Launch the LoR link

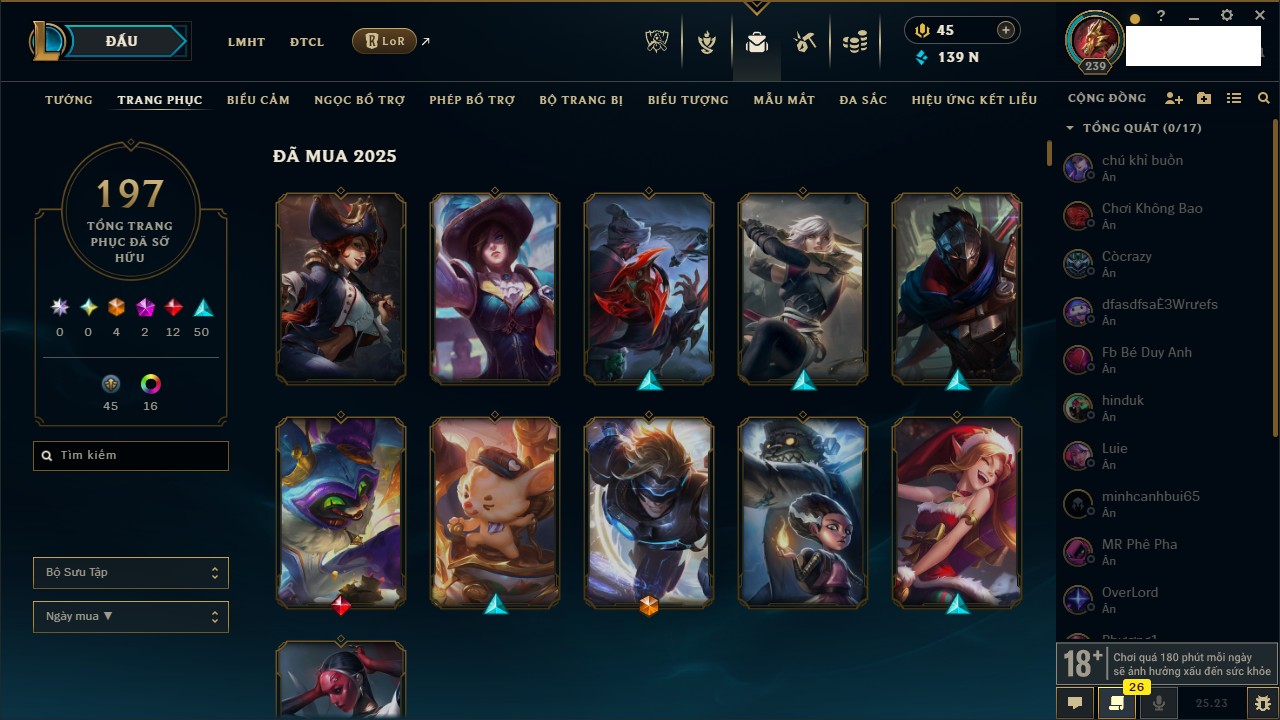[384, 41]
